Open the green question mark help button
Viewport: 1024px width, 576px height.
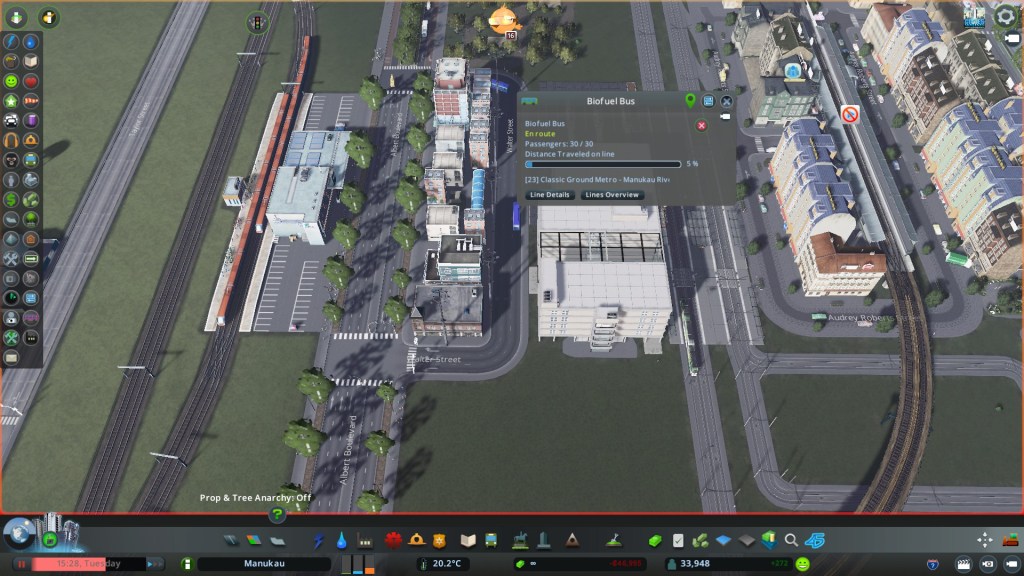(278, 515)
